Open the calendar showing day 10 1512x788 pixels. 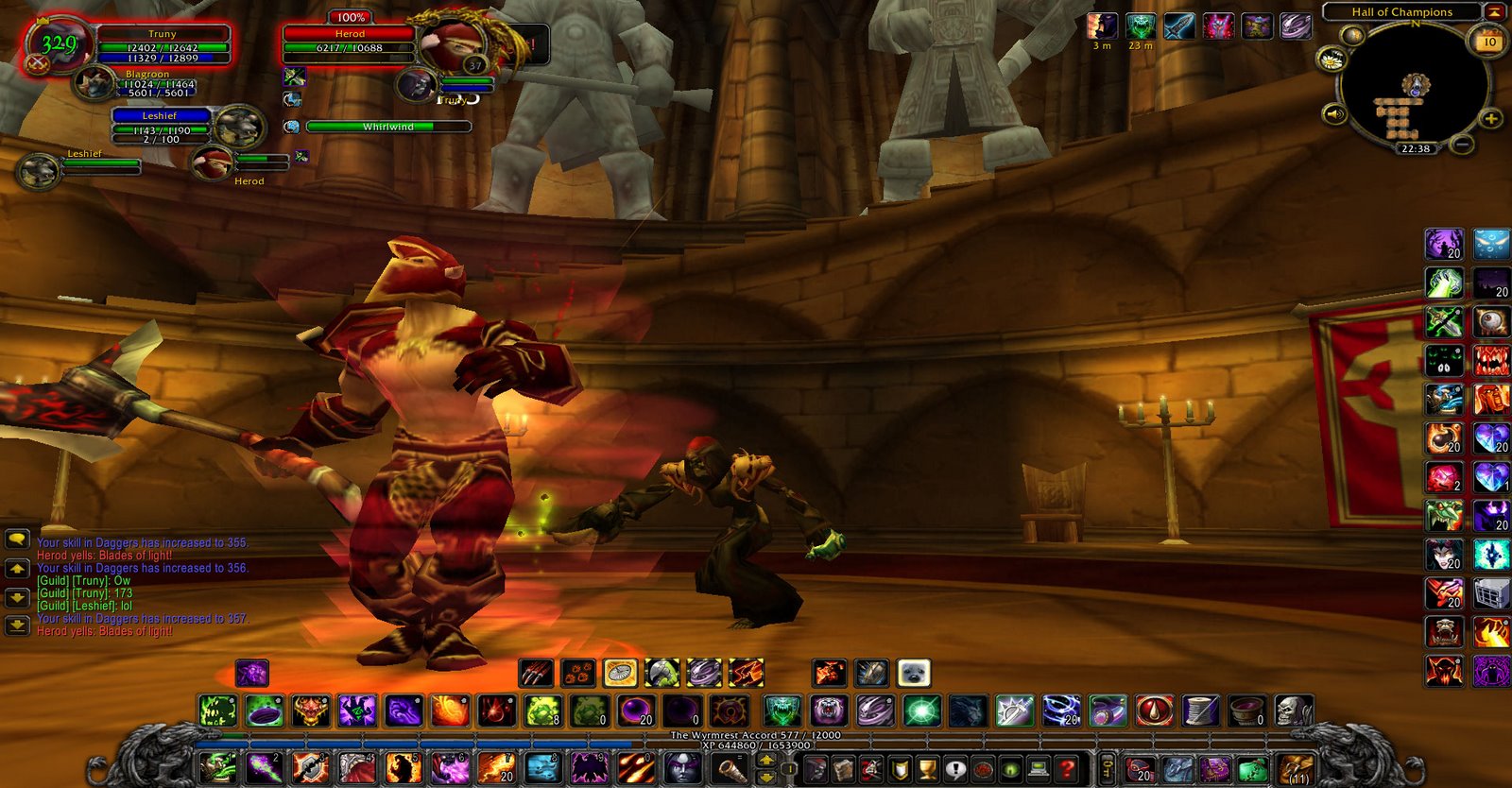coord(1489,42)
